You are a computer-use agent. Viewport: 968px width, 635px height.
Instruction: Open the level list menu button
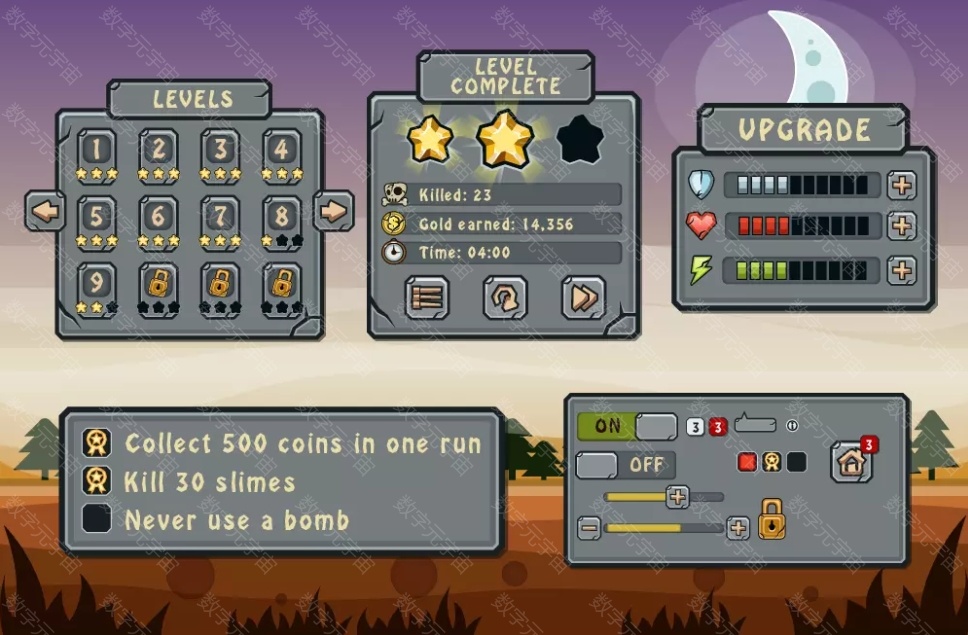coord(426,297)
